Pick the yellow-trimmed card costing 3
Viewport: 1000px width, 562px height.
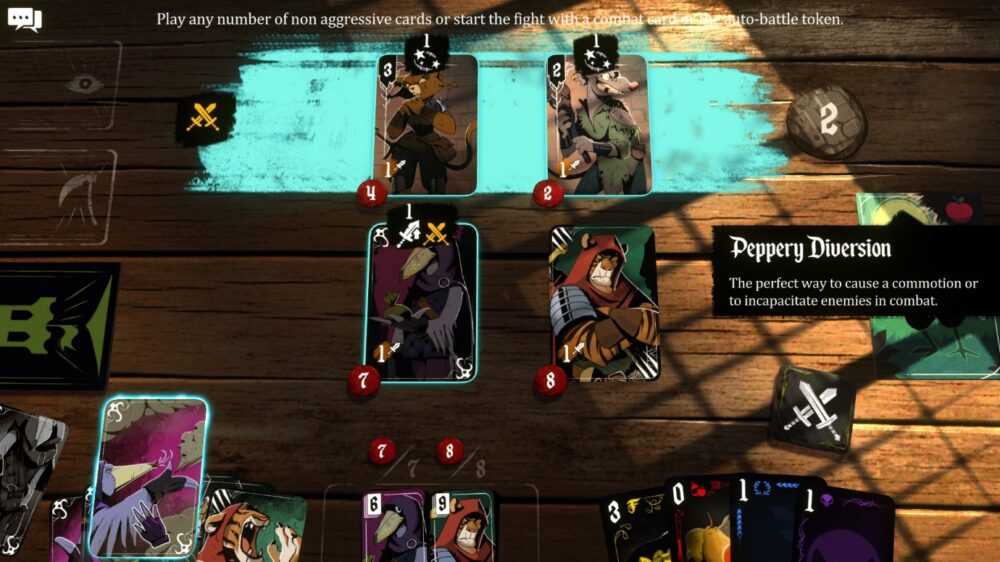(x=636, y=525)
